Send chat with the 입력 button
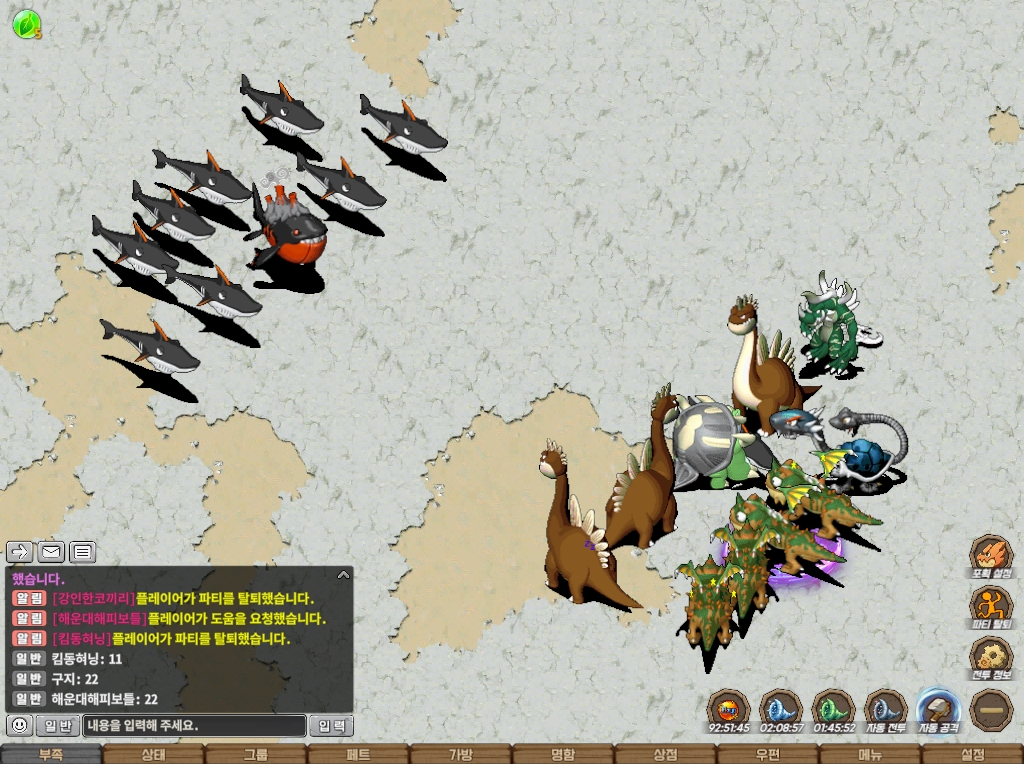The width and height of the screenshot is (1024, 764). coord(331,726)
